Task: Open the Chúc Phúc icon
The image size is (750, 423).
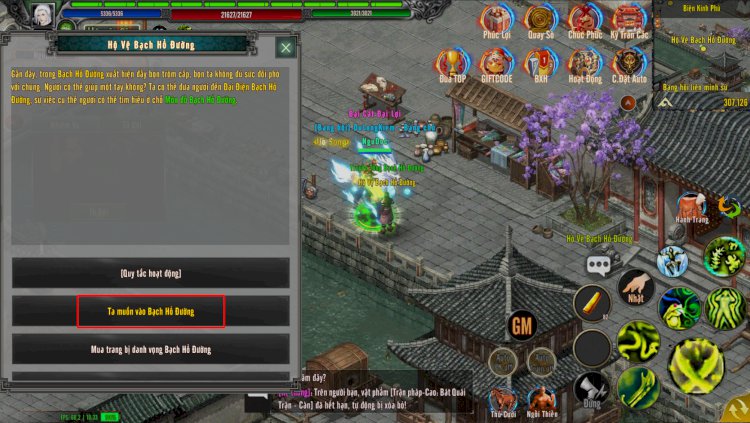Action: [x=585, y=20]
